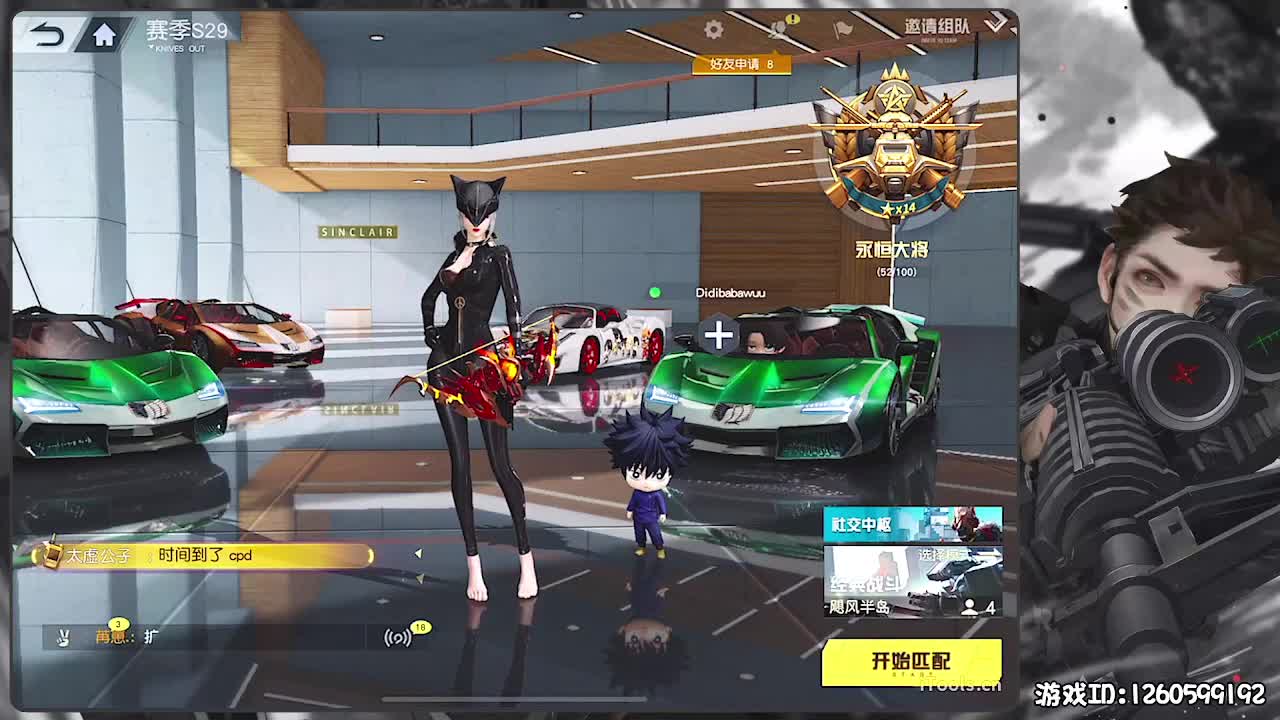Toggle Didibabawuu's green online status dot
Image resolution: width=1280 pixels, height=720 pixels.
(656, 293)
